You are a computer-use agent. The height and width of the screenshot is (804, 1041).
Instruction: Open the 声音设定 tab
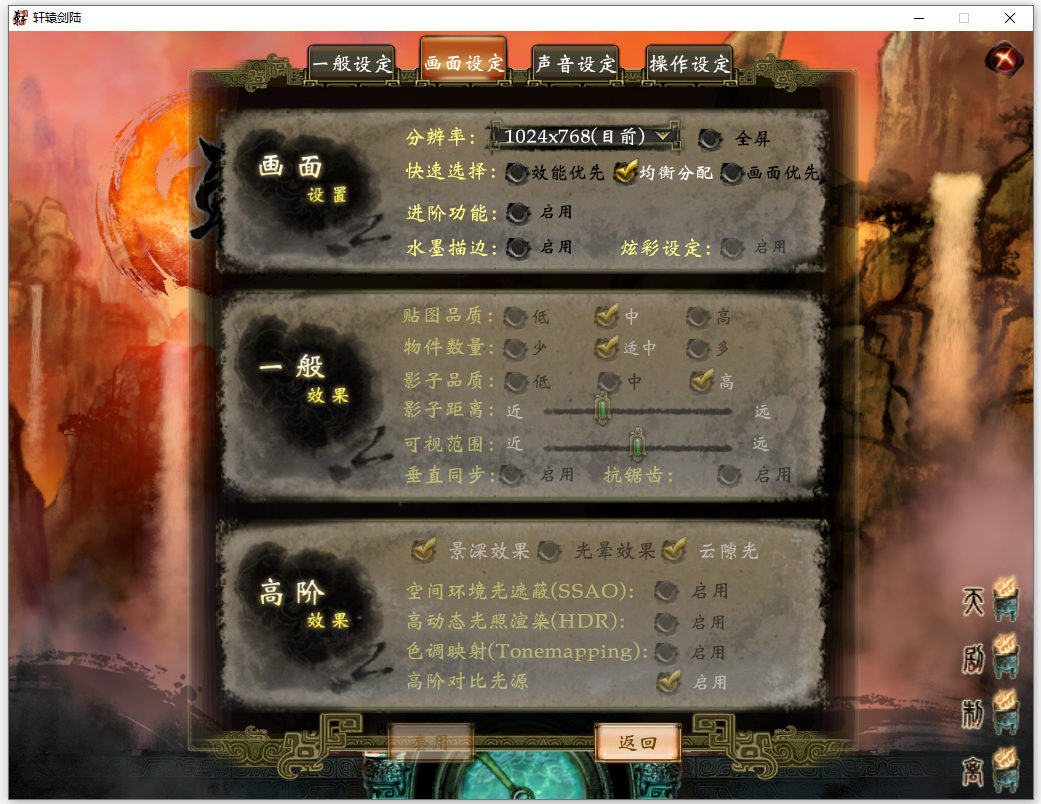click(576, 65)
